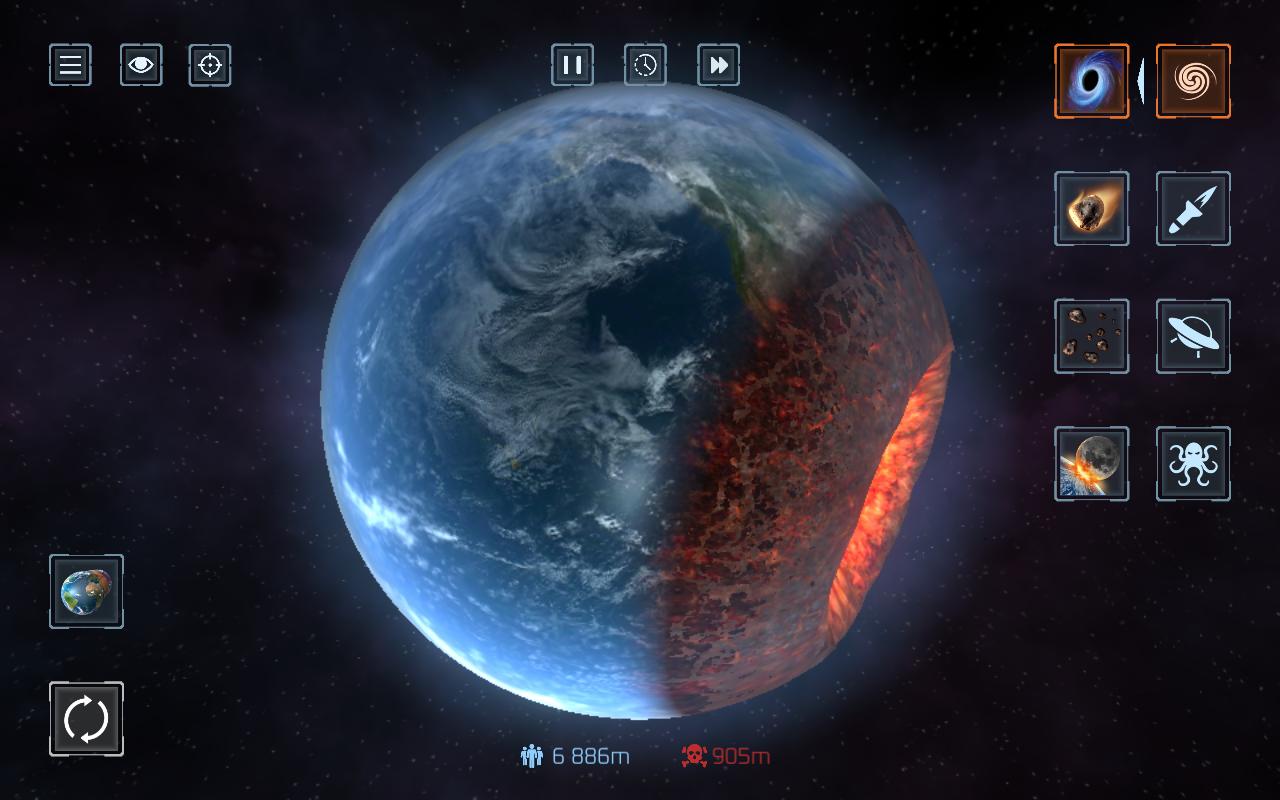Select the UFO weapon
1280x800 pixels.
[1193, 336]
